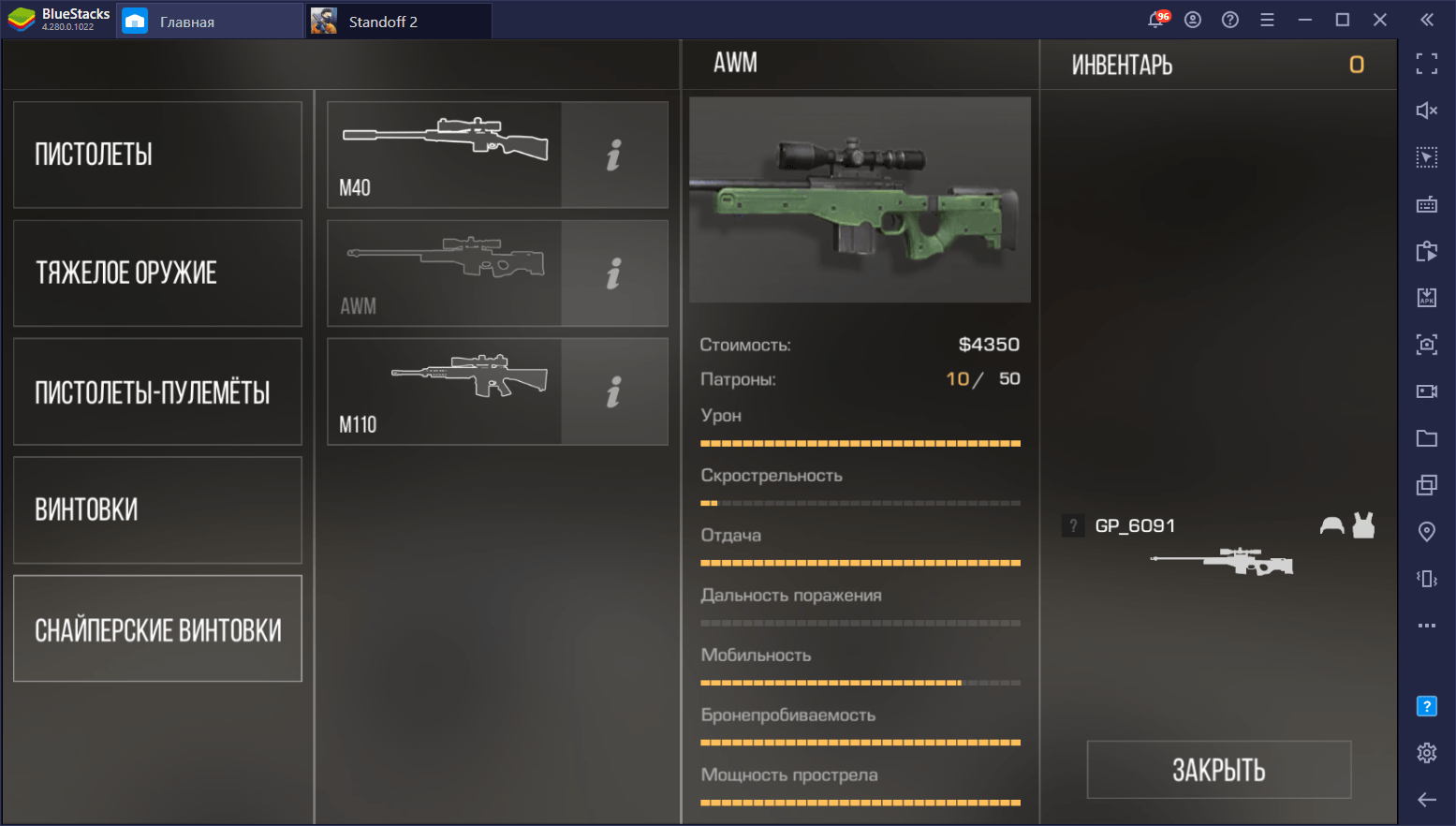This screenshot has height=826, width=1456.
Task: Select the Снайперские винтовки category
Action: pos(157,629)
